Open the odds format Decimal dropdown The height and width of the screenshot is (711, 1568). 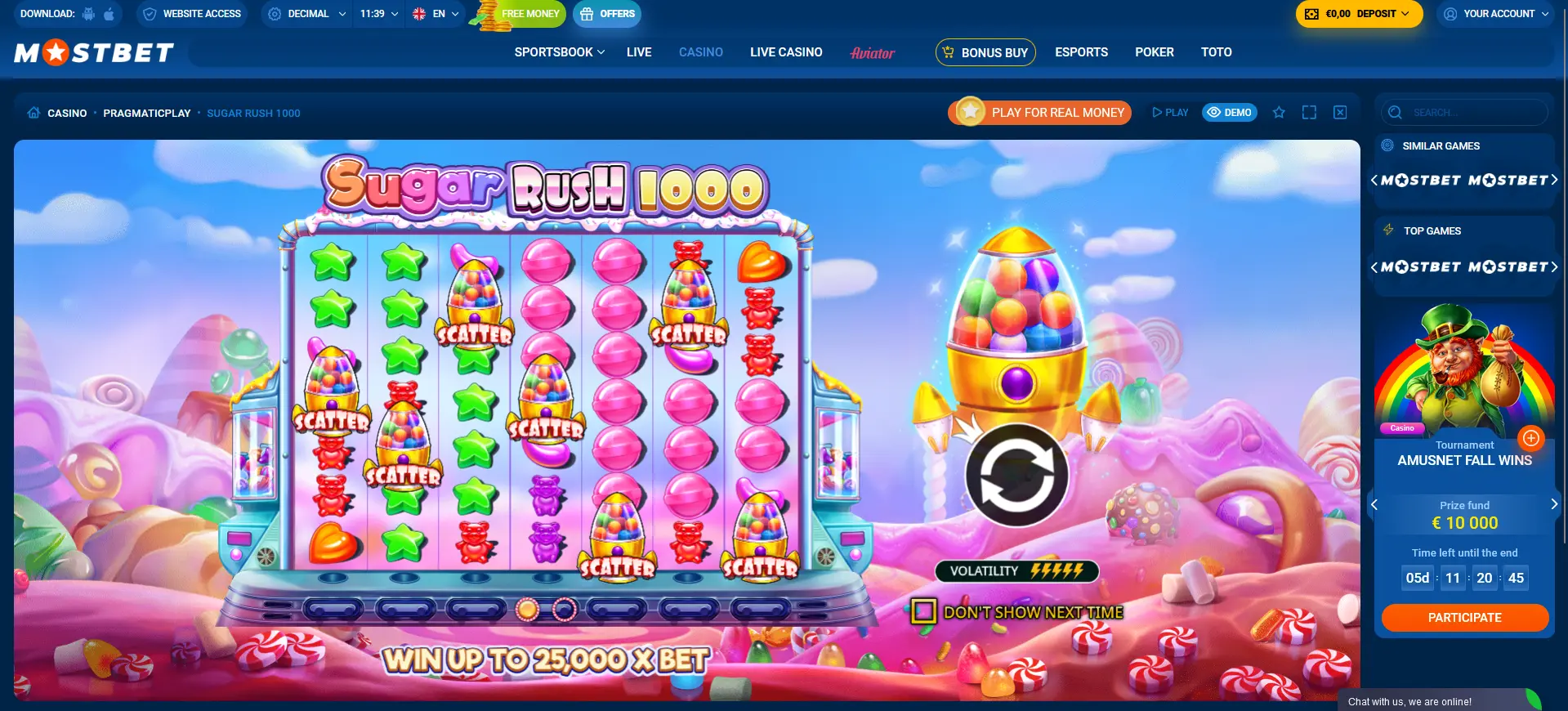coord(306,13)
